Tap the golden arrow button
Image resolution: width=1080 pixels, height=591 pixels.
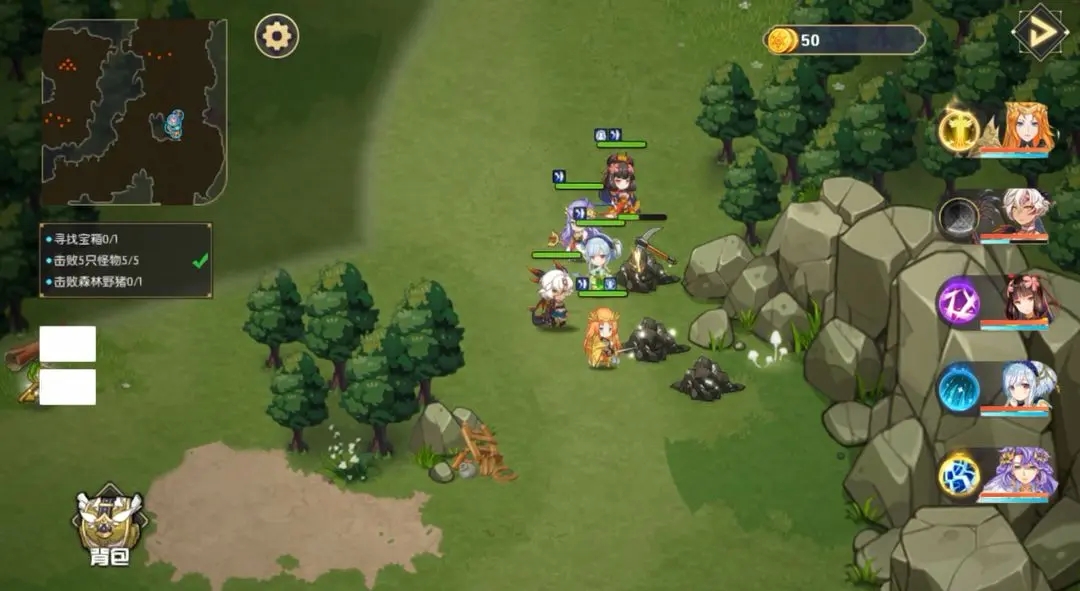click(1040, 32)
